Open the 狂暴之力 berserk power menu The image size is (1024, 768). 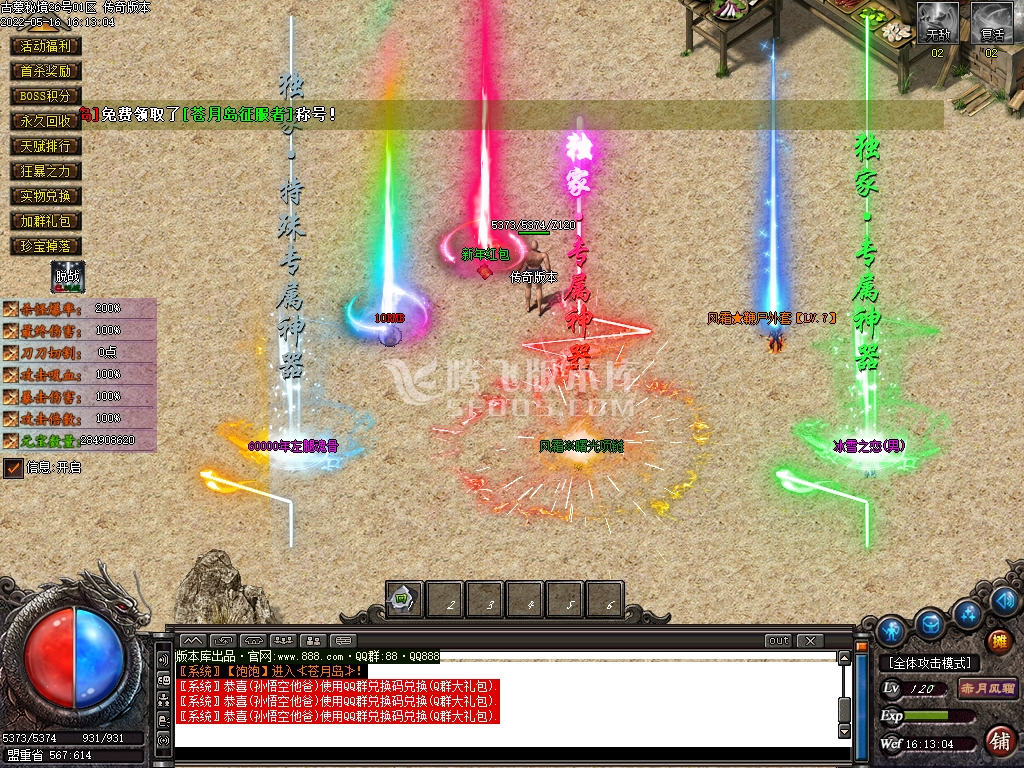tap(46, 171)
